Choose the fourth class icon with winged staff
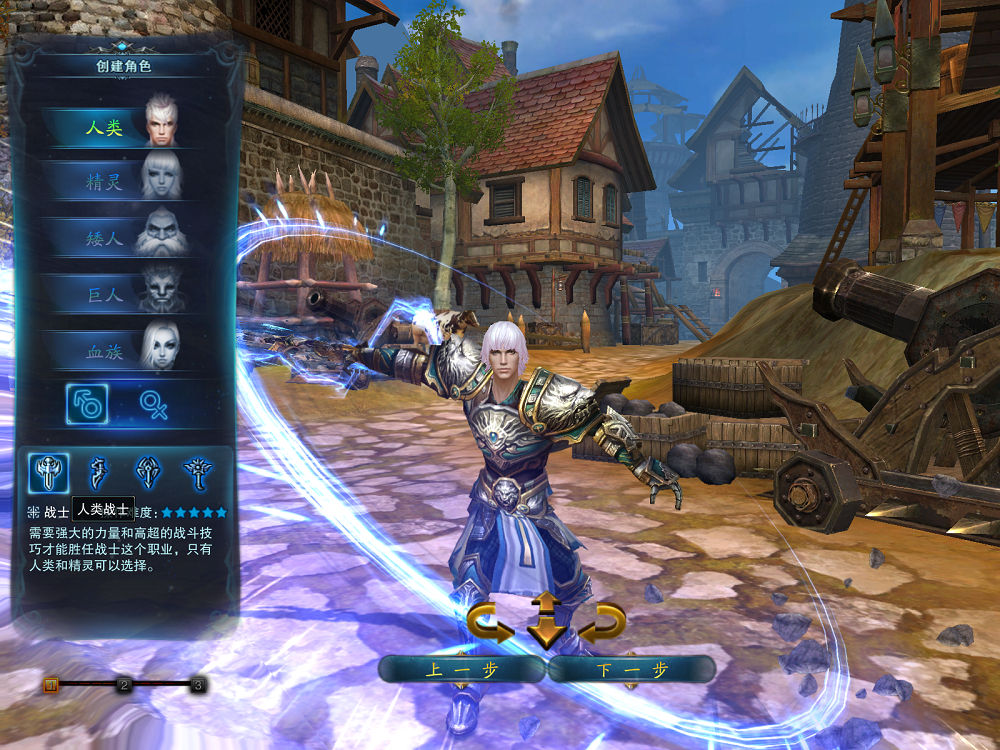Image resolution: width=1000 pixels, height=750 pixels. coord(198,472)
